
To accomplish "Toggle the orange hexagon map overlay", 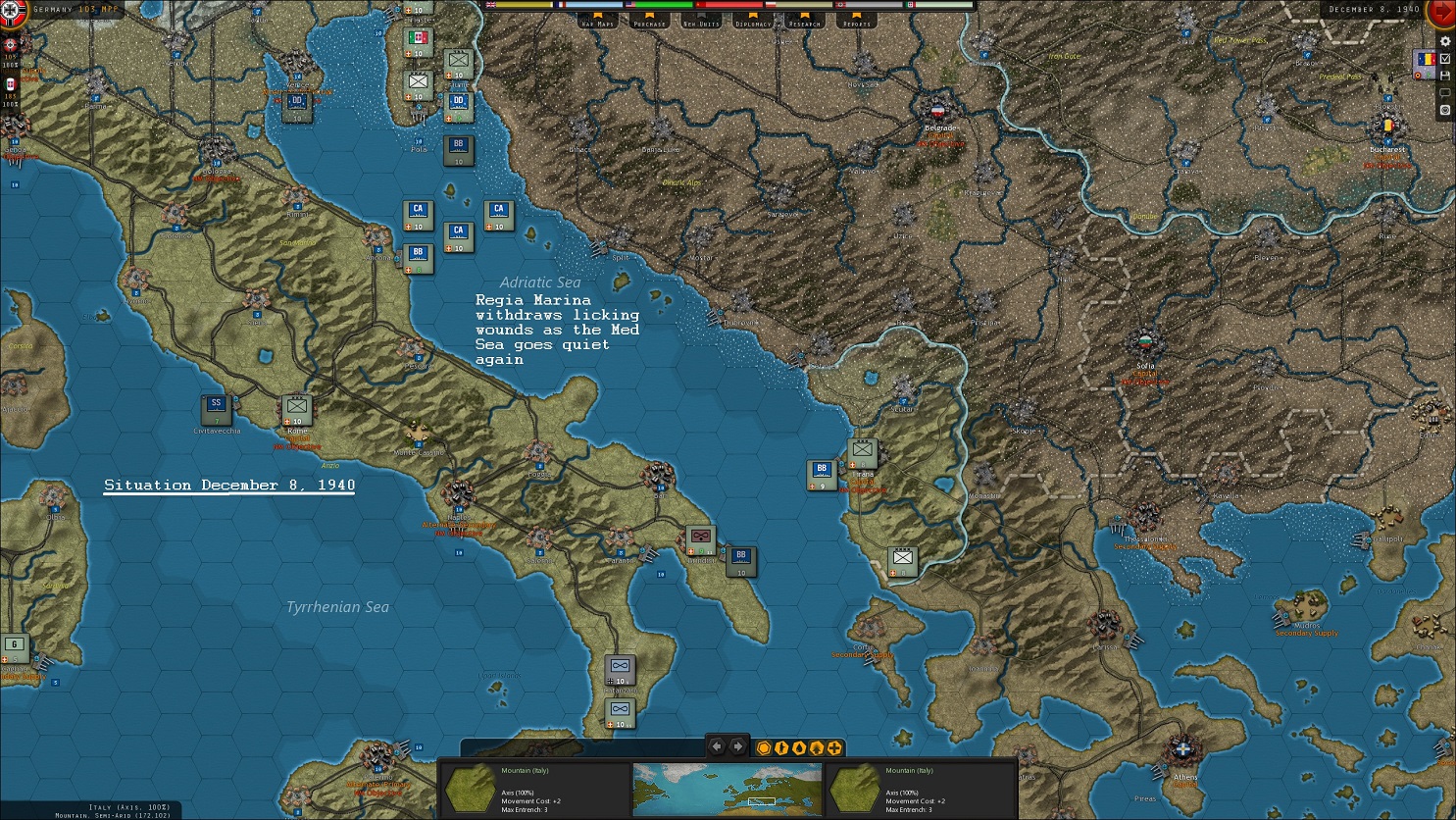I will pos(764,748).
